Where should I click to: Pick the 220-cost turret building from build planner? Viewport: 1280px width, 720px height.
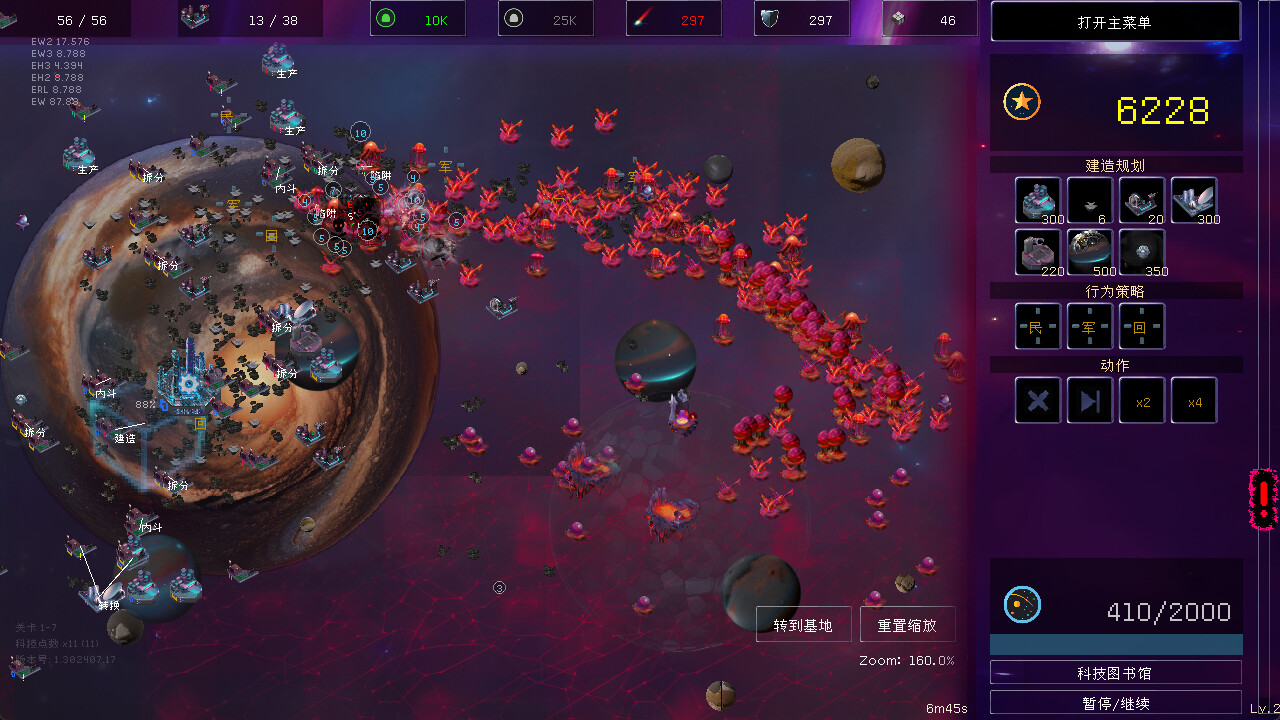pos(1037,252)
